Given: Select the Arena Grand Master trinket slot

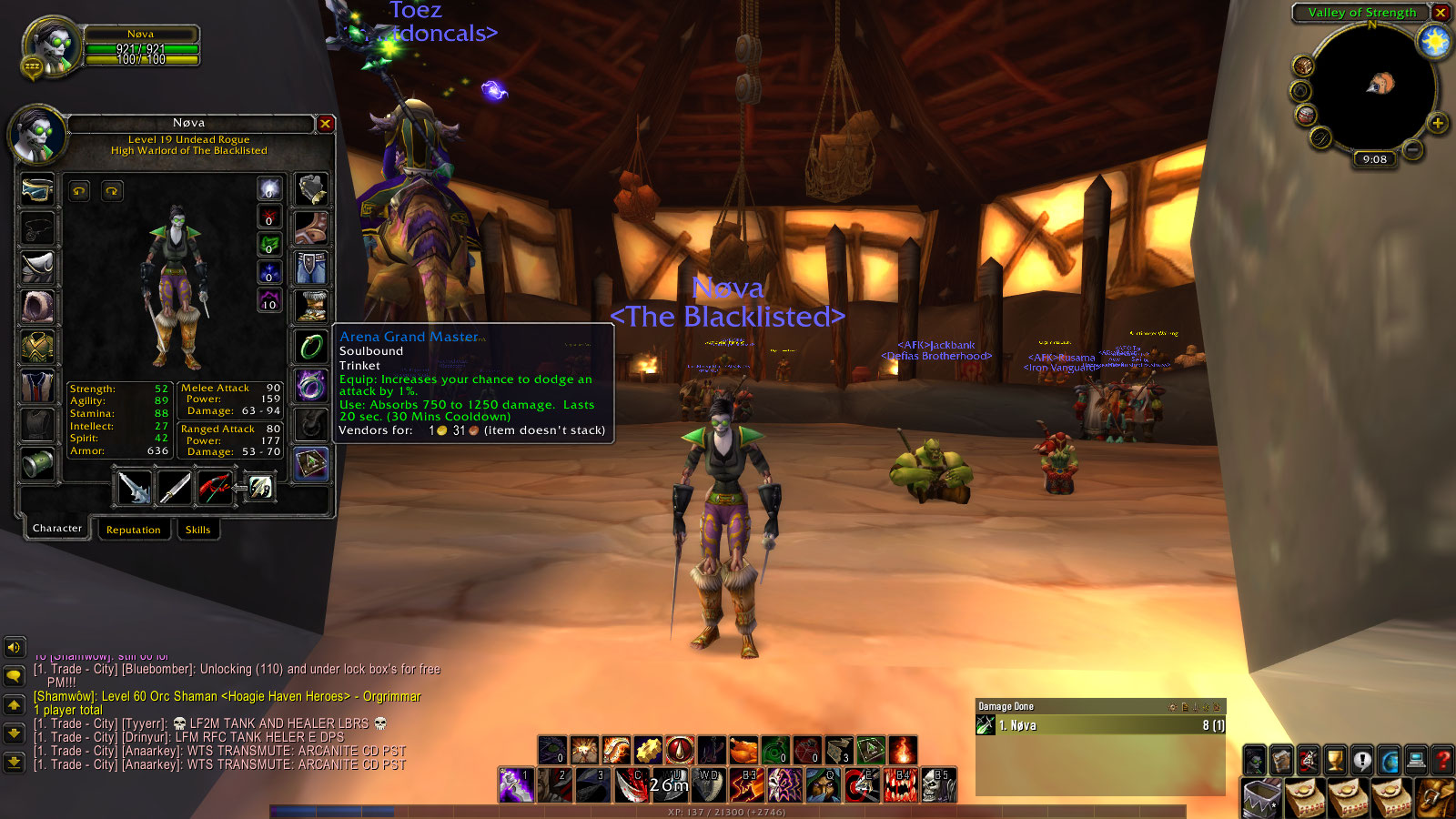Looking at the screenshot, I should (x=311, y=463).
